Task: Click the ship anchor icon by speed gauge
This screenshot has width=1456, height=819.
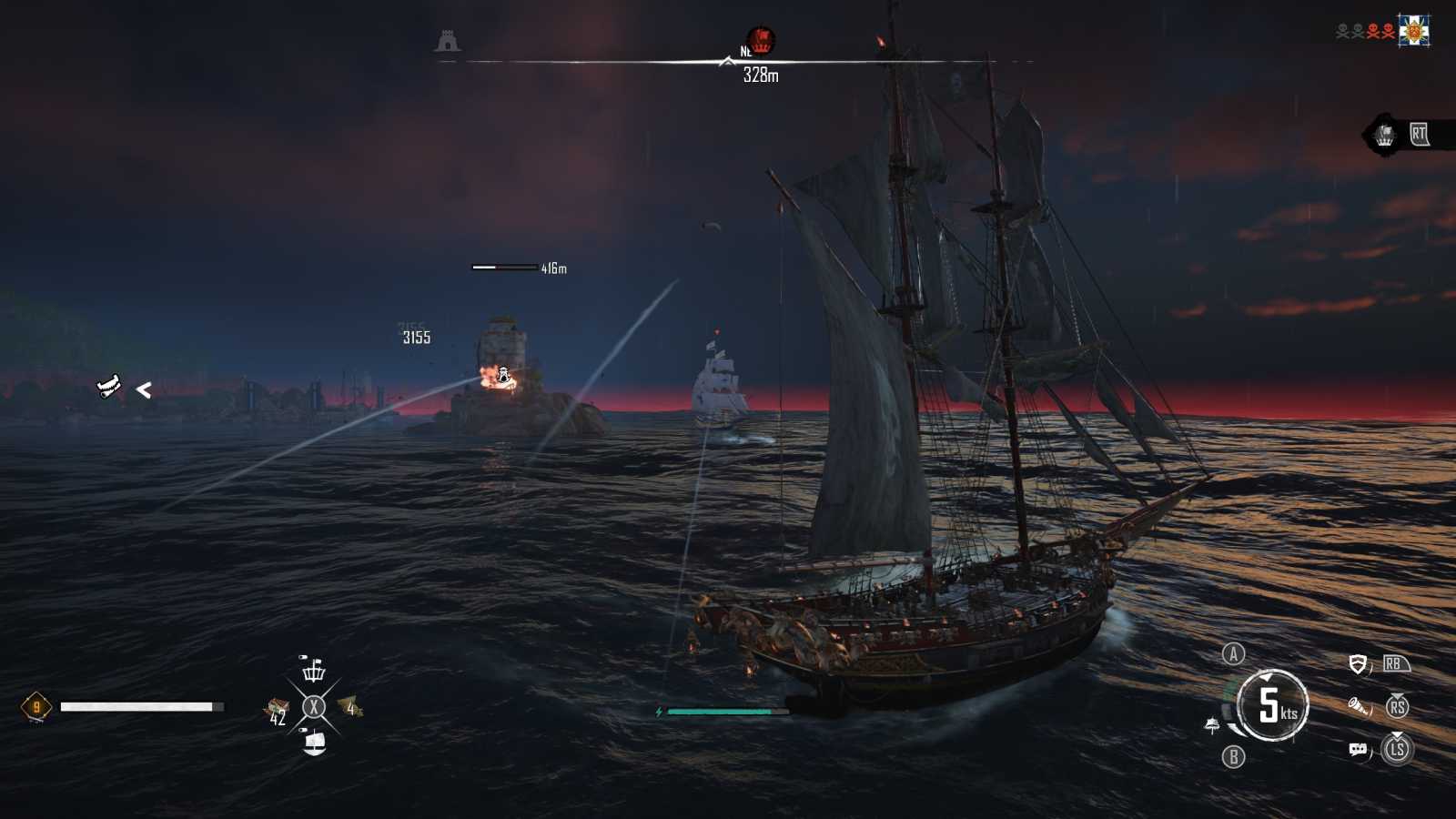Action: [1212, 725]
